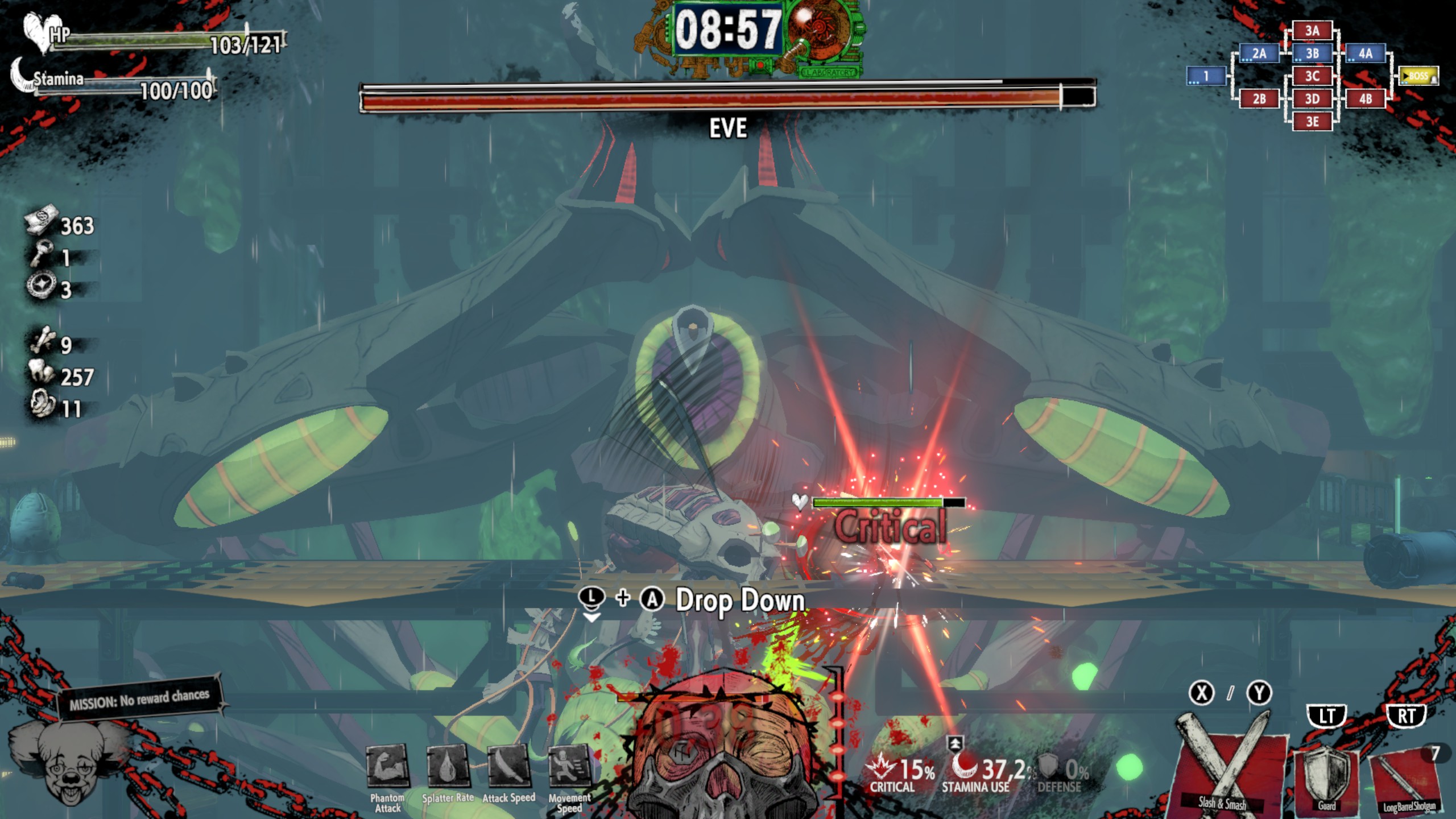This screenshot has height=819, width=1456.
Task: Check the Stamina Use stat icon
Action: 964,765
